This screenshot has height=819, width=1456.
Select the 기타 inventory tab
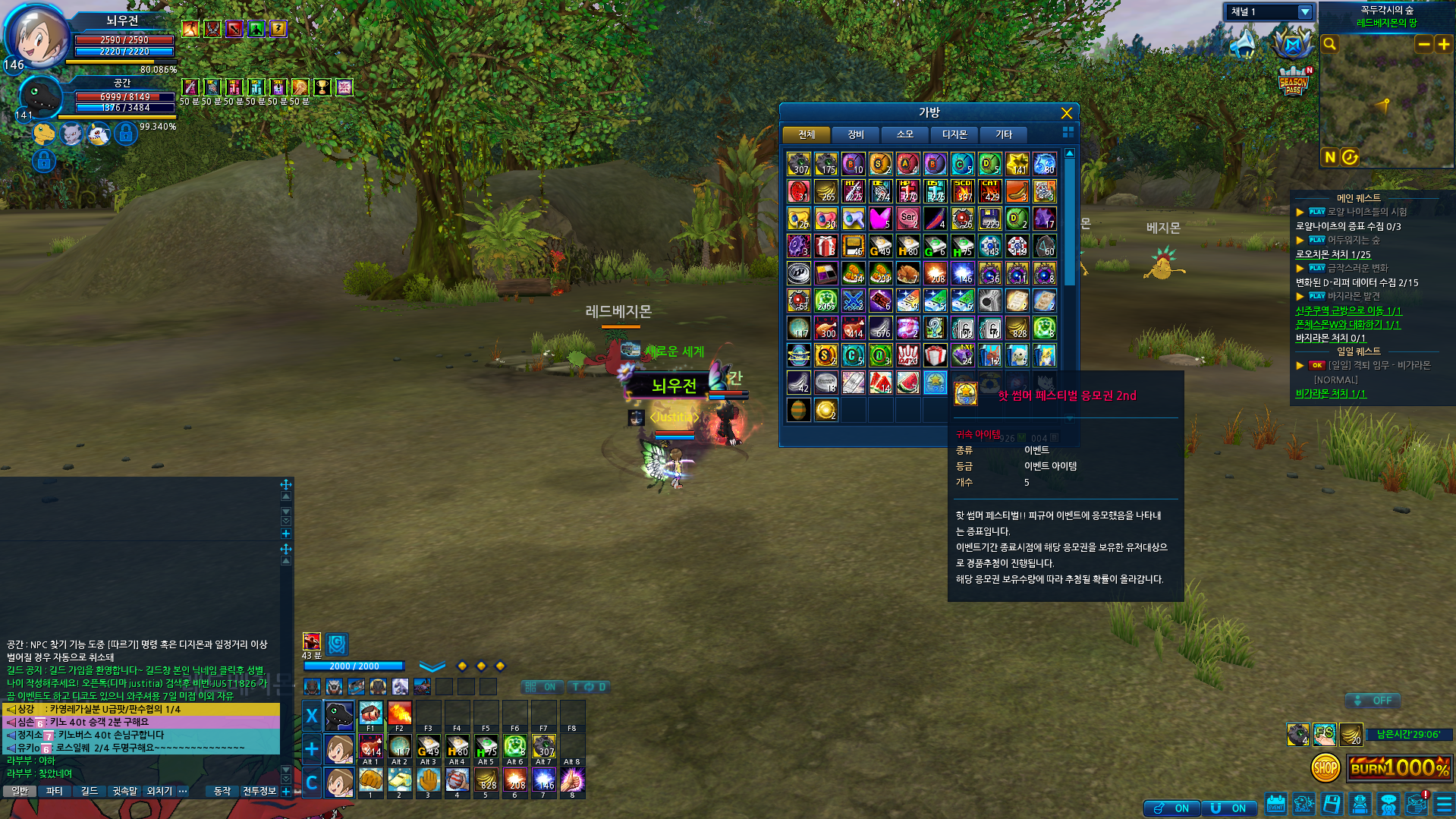point(1003,134)
